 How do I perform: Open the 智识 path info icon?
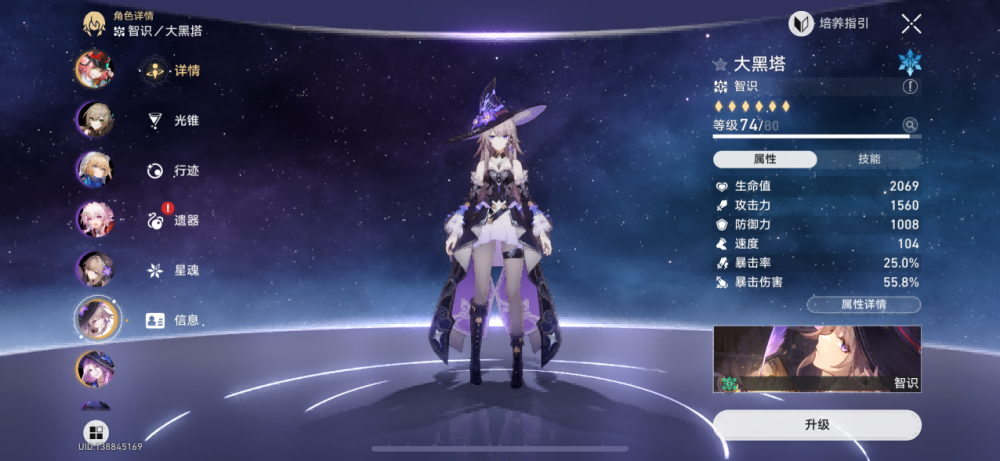(x=910, y=87)
